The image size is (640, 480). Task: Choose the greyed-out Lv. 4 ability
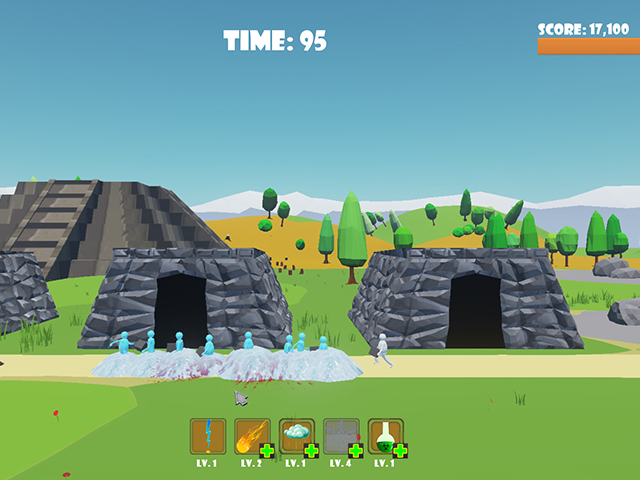pos(340,434)
